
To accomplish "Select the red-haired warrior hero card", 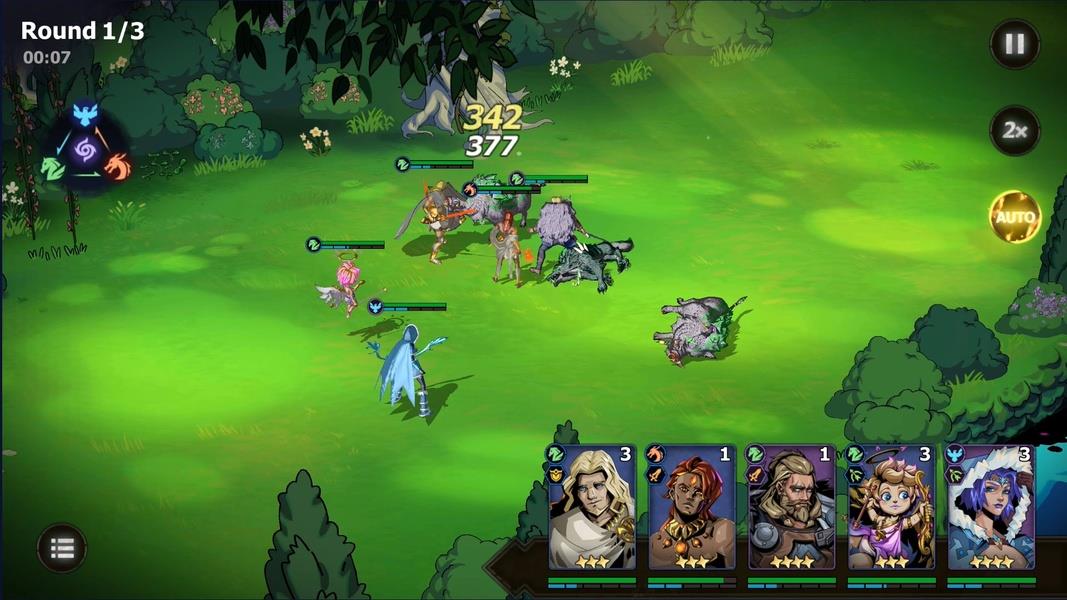I will click(691, 508).
